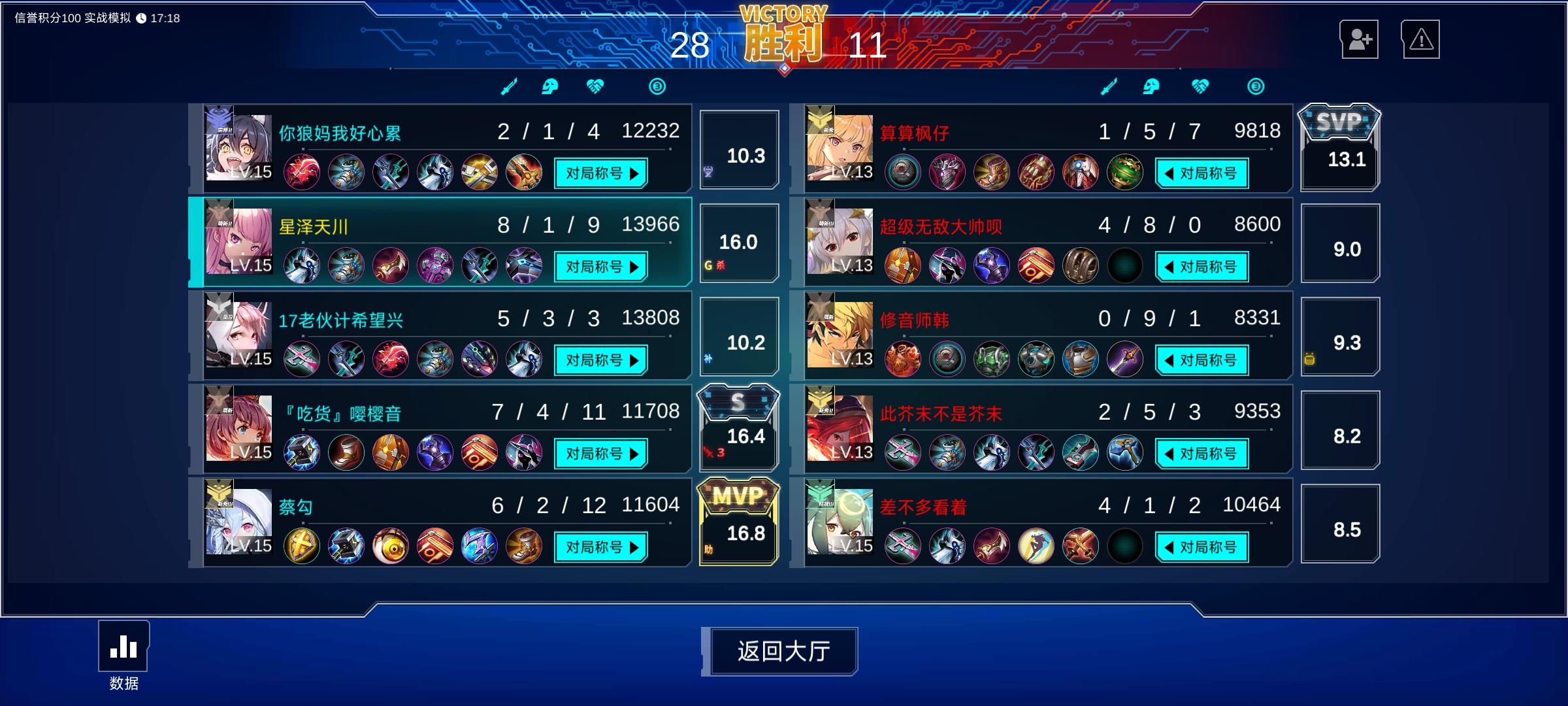Select the skull kills icon above the left team

(x=551, y=86)
